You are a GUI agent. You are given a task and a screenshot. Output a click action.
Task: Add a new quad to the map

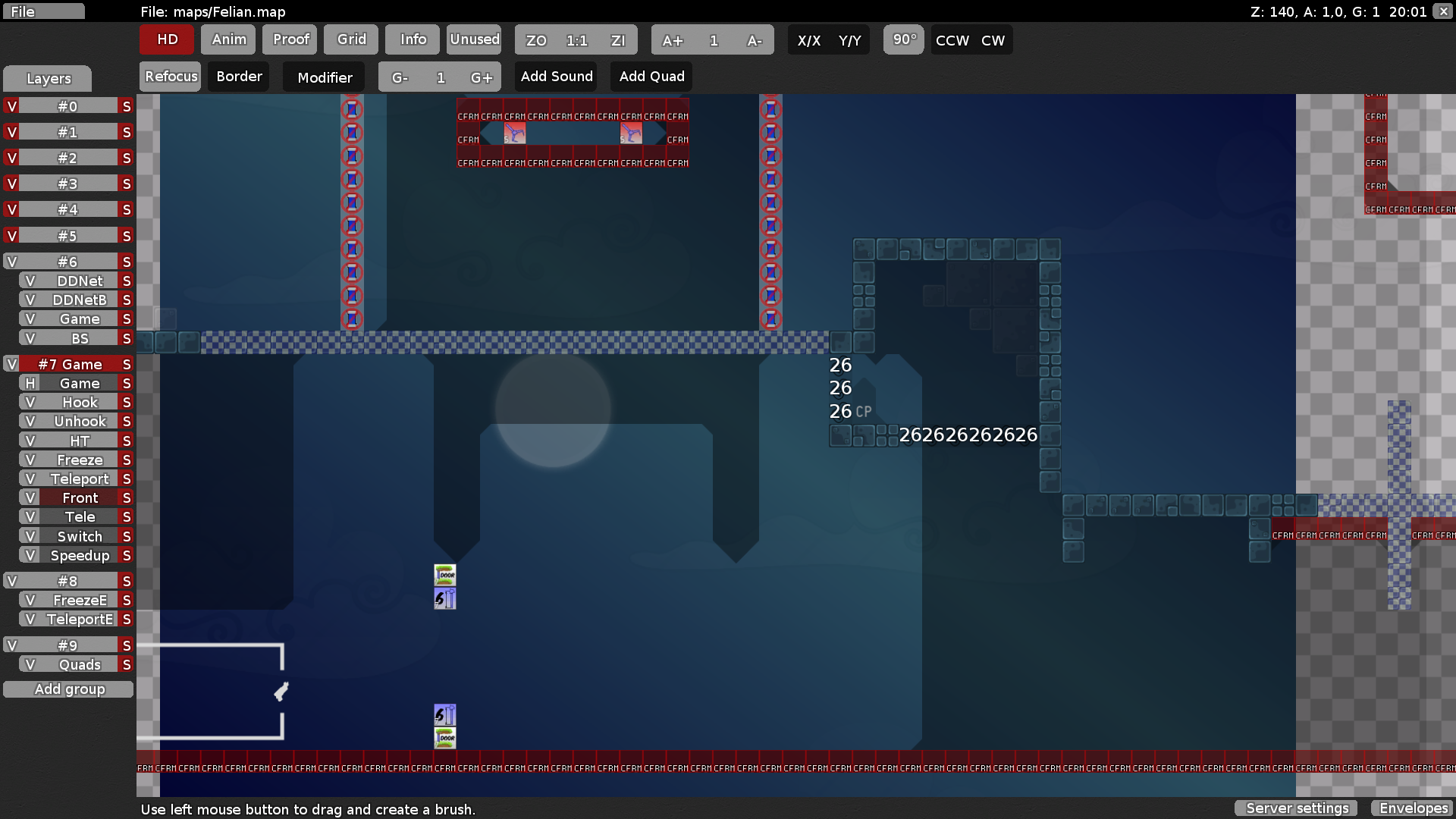pos(651,76)
